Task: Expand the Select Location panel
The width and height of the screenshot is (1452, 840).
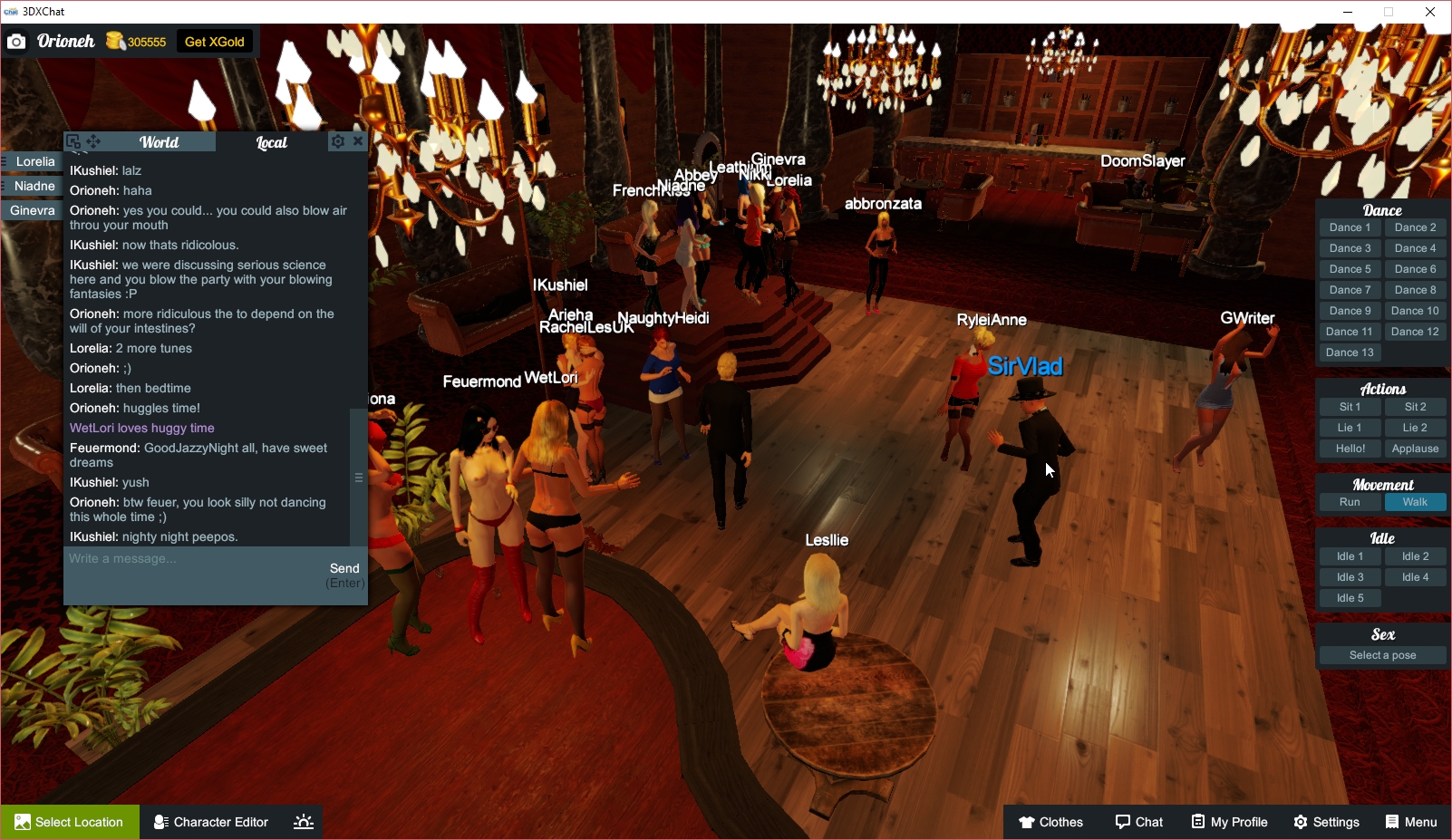Action: click(x=69, y=822)
